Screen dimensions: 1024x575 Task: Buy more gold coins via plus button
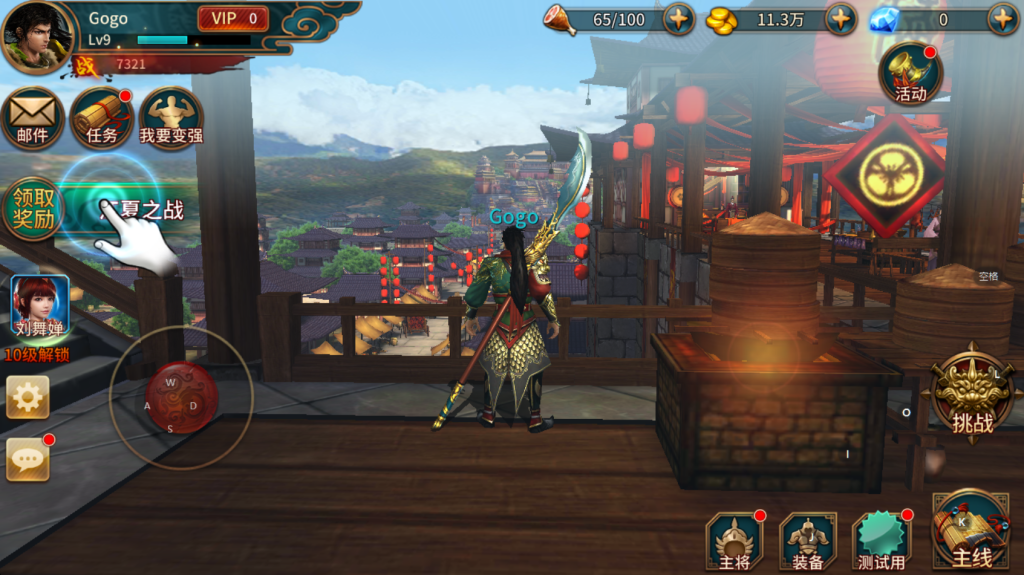tap(840, 19)
